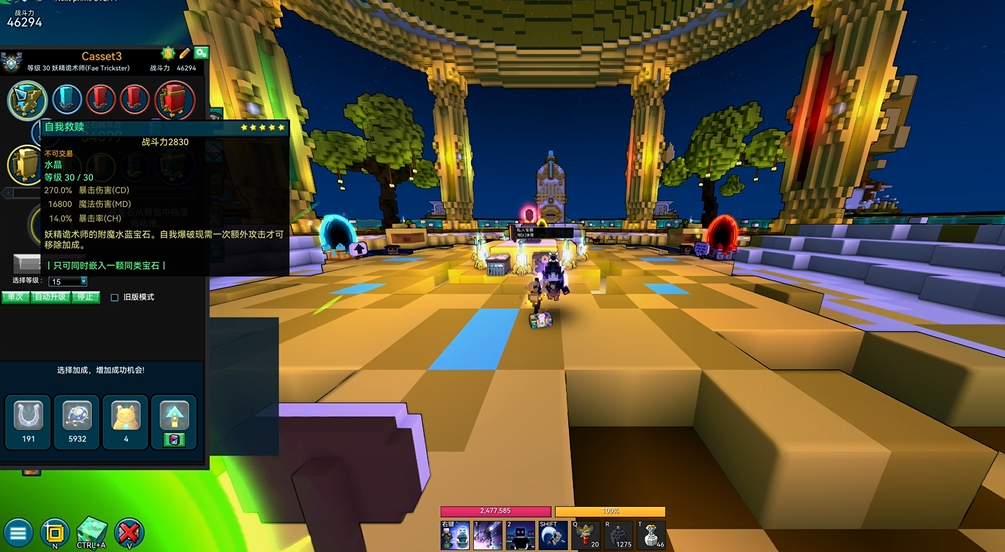Image resolution: width=1005 pixels, height=552 pixels.
Task: Toggle the 旧版模式 checkbox
Action: [x=115, y=297]
